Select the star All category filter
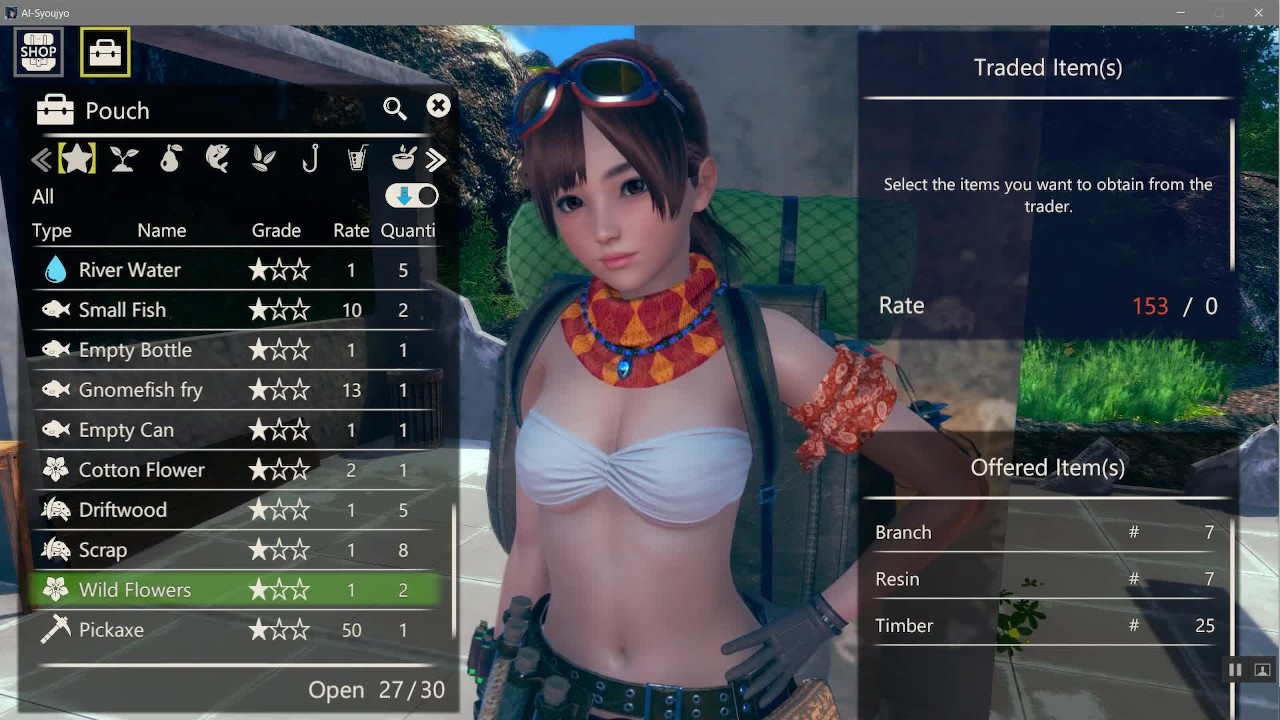The width and height of the screenshot is (1280, 720). click(77, 159)
